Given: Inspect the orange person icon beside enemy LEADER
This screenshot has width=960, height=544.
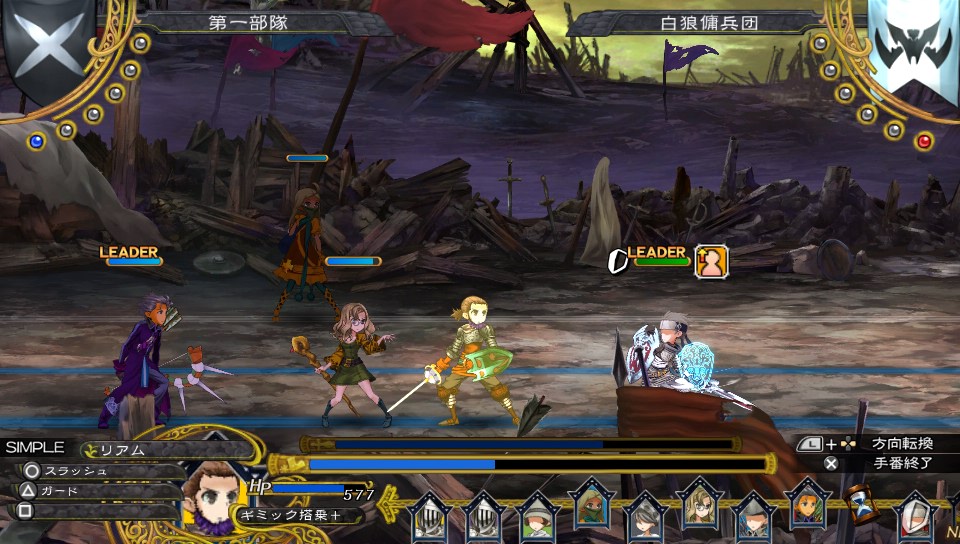Looking at the screenshot, I should coord(711,261).
